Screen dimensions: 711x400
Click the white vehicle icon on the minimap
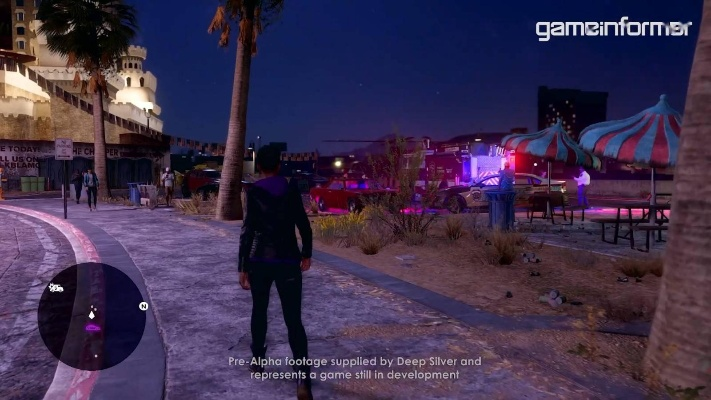pyautogui.click(x=56, y=288)
